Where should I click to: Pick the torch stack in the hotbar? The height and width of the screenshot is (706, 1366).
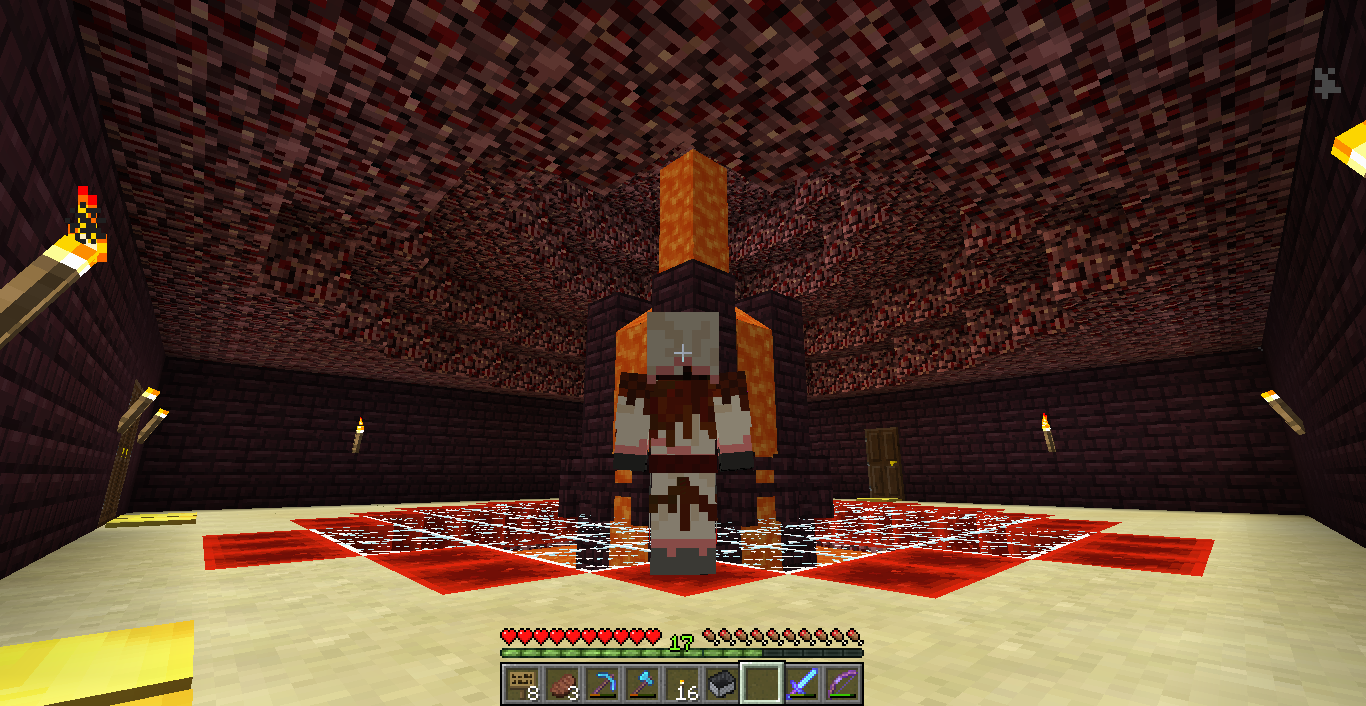pos(682,684)
